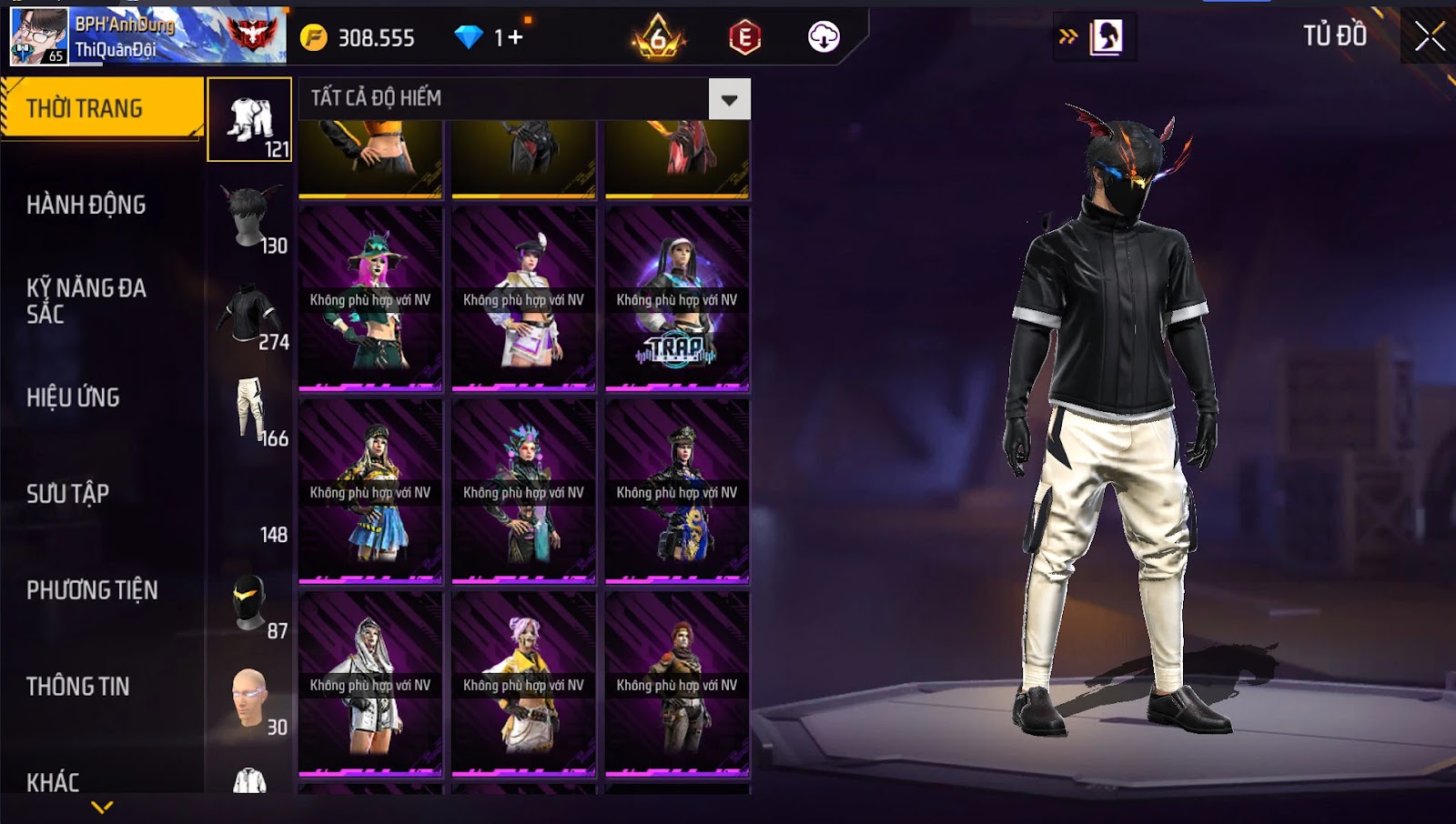
Task: Select the TRAP hip-hop outfit thumbnail
Action: [x=677, y=299]
